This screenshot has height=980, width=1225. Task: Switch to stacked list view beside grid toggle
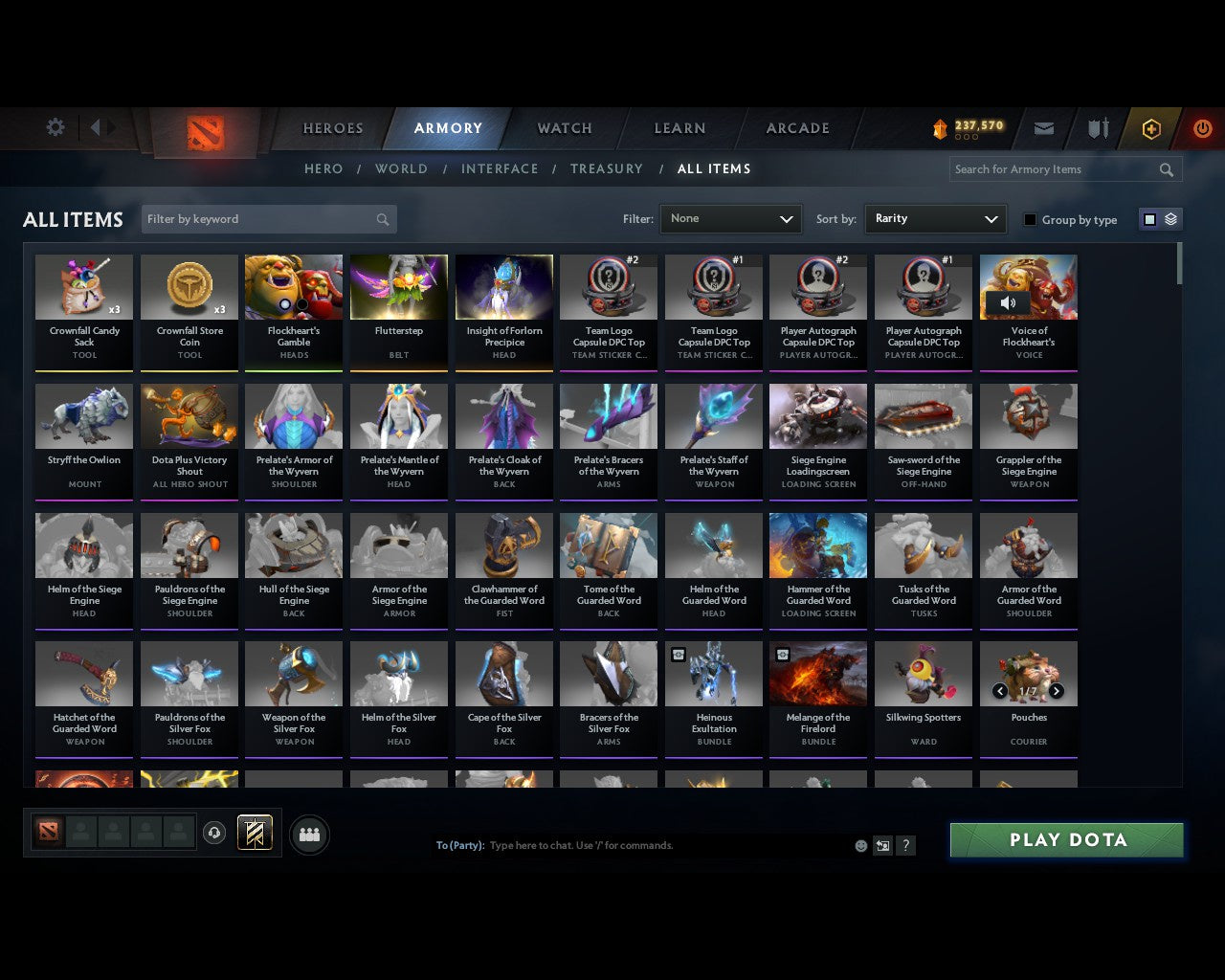pyautogui.click(x=1169, y=218)
